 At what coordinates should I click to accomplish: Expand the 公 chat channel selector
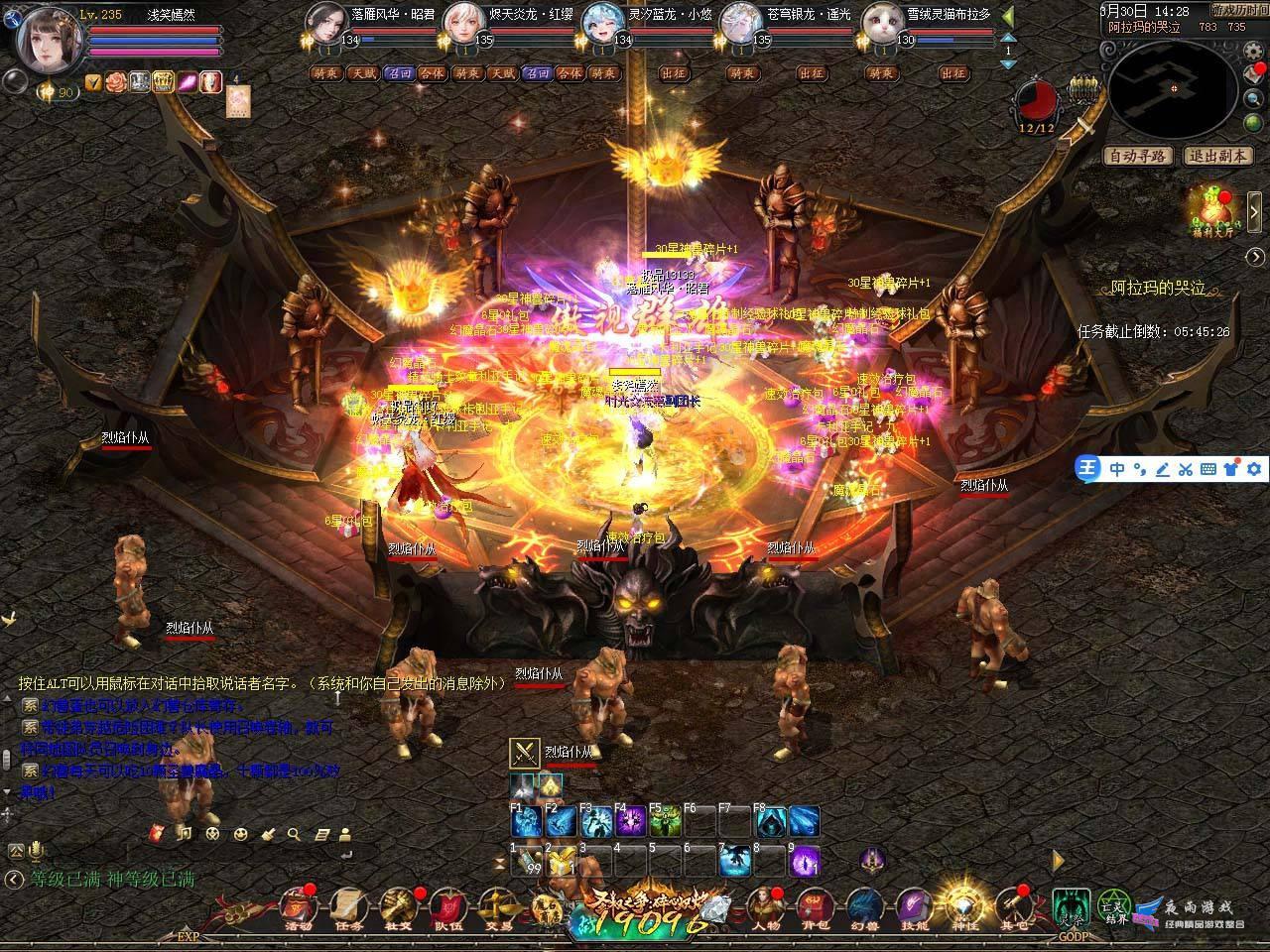coord(15,851)
